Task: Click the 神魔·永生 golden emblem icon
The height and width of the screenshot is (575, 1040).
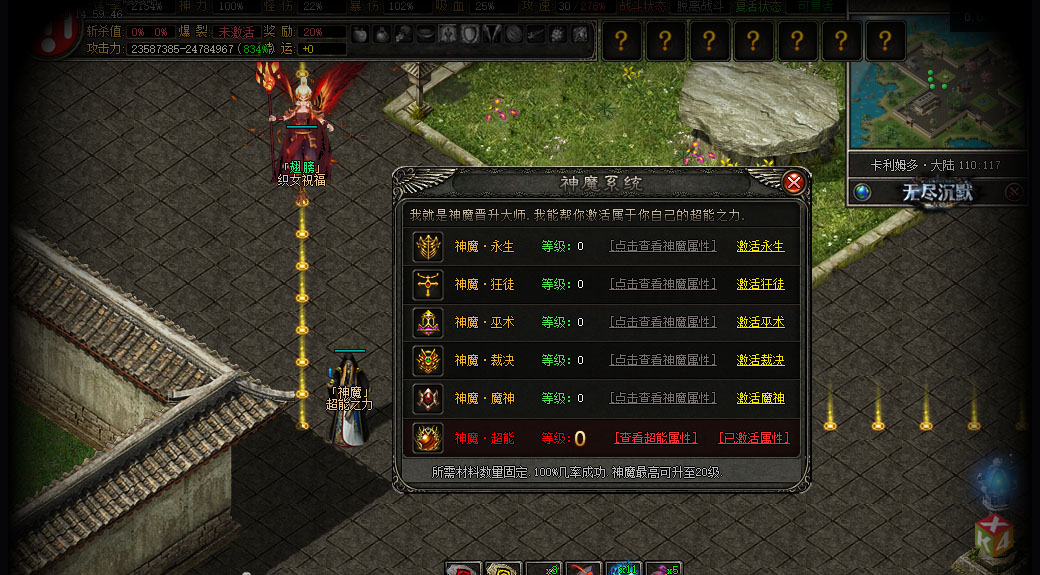Action: [x=428, y=246]
